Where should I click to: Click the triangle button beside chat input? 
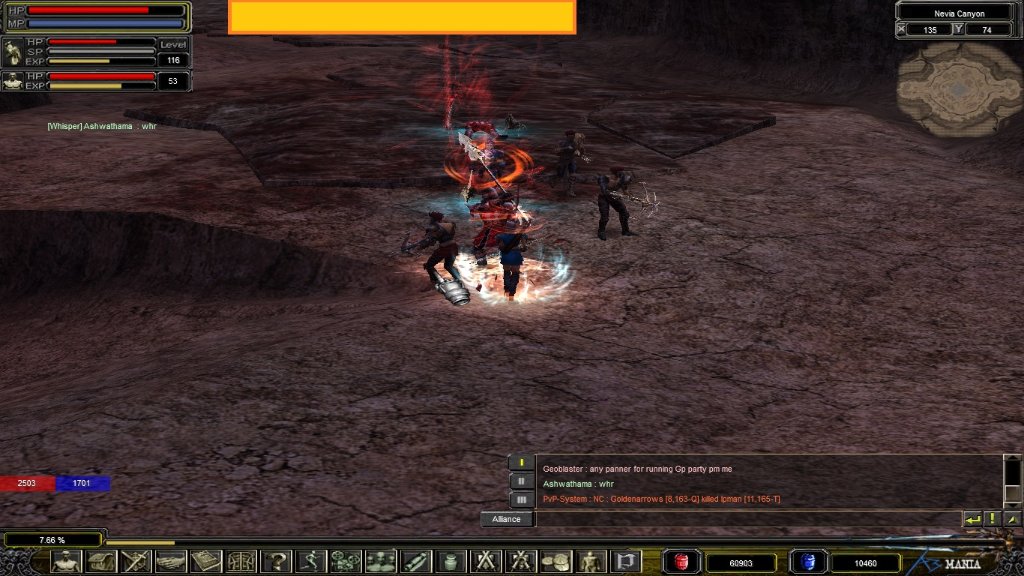(1012, 519)
